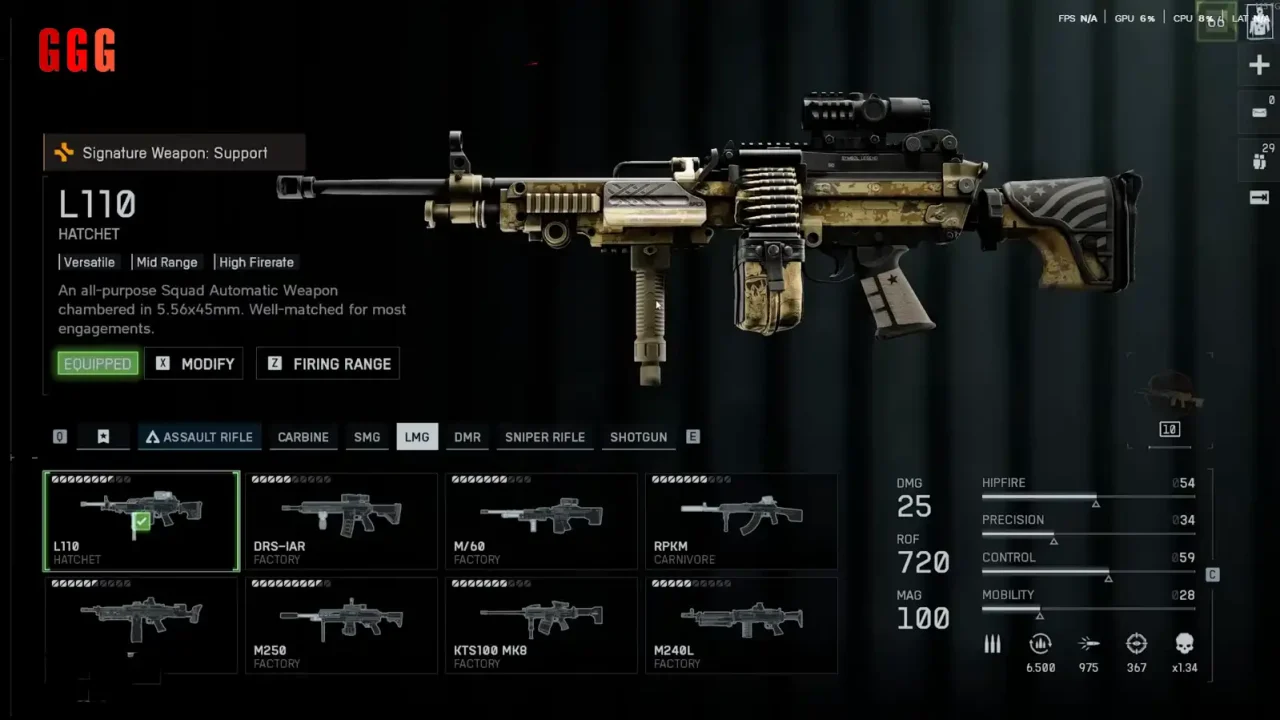Choose the DRS-IAR Factory weapon
The width and height of the screenshot is (1280, 720).
pos(341,521)
